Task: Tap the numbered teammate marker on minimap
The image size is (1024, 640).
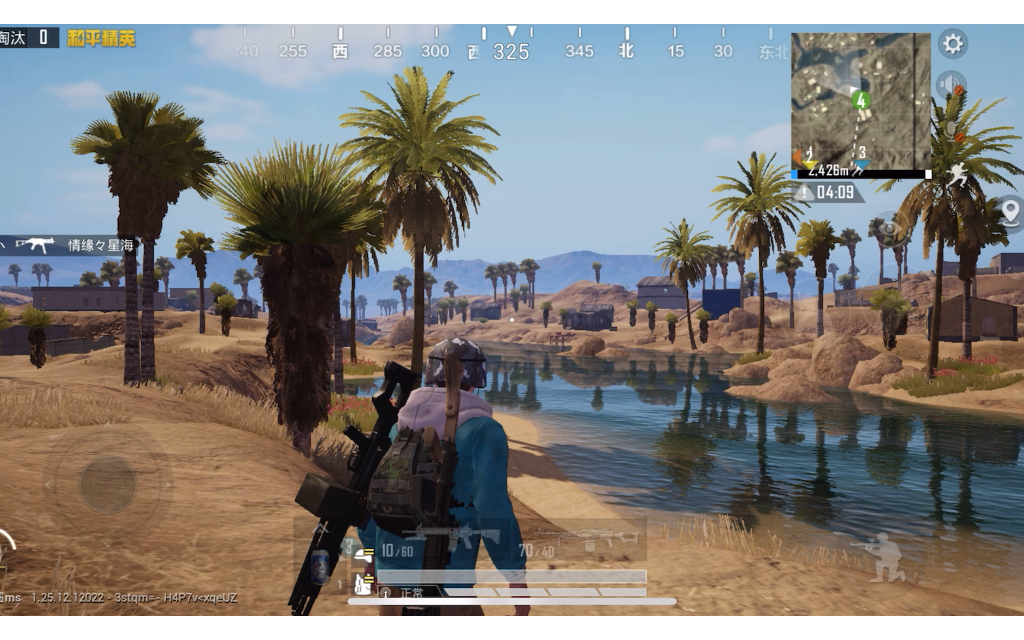Action: (x=861, y=100)
